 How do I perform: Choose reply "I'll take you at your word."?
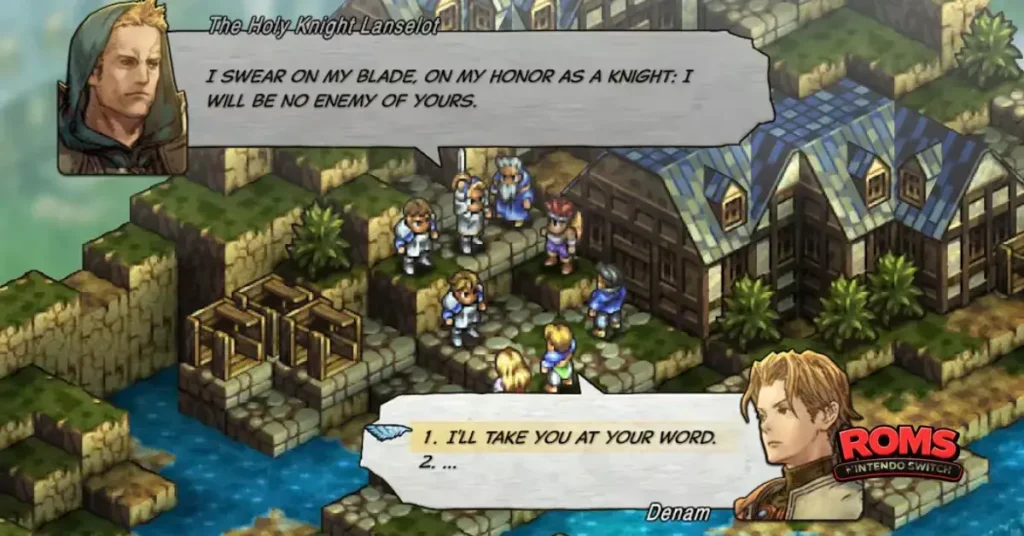coord(566,437)
